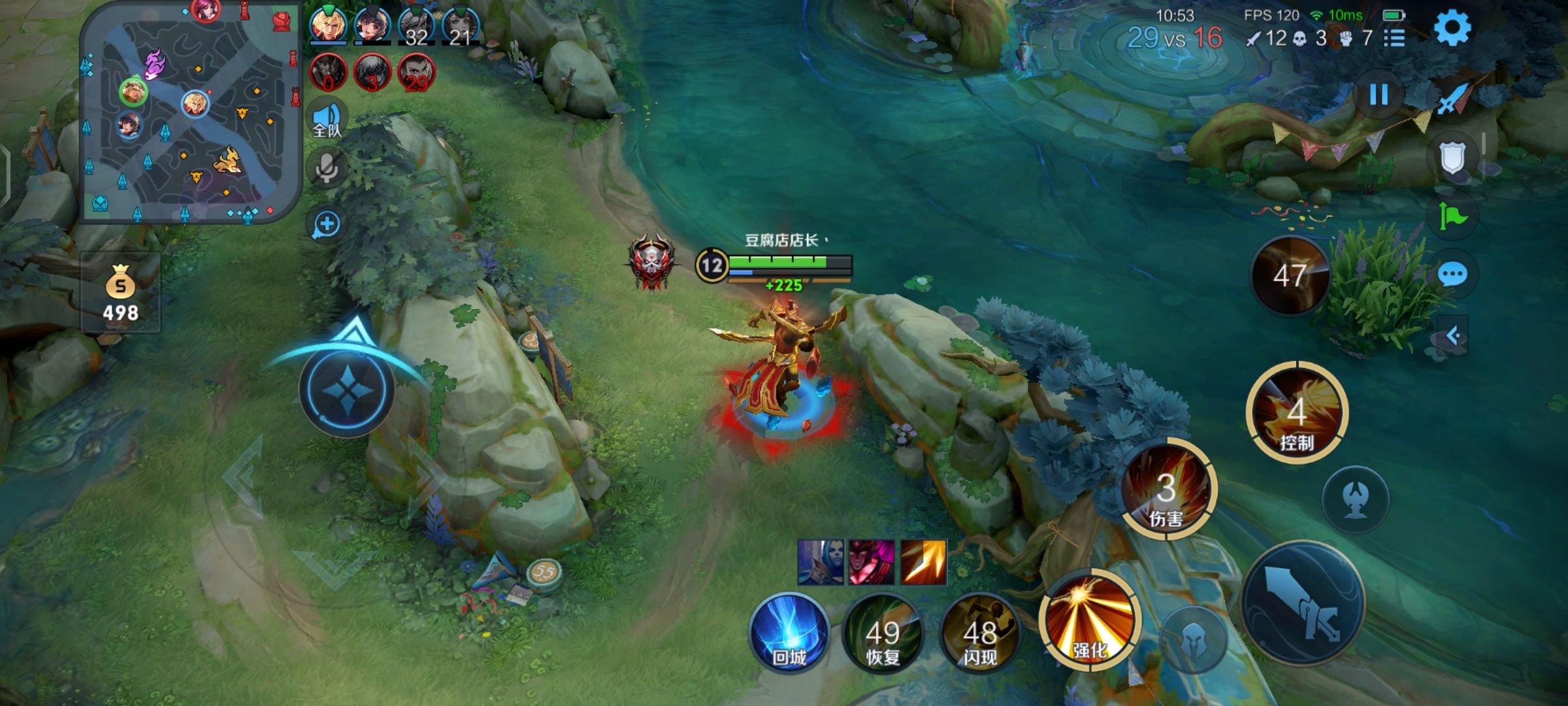
Task: Toggle the microphone button
Action: [327, 169]
